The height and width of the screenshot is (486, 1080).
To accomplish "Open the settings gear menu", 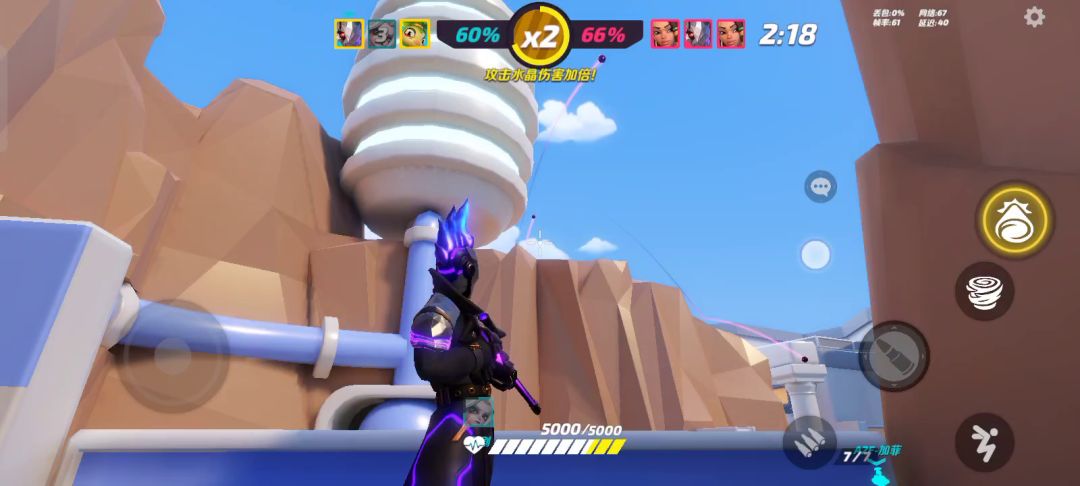I will coord(1034,17).
